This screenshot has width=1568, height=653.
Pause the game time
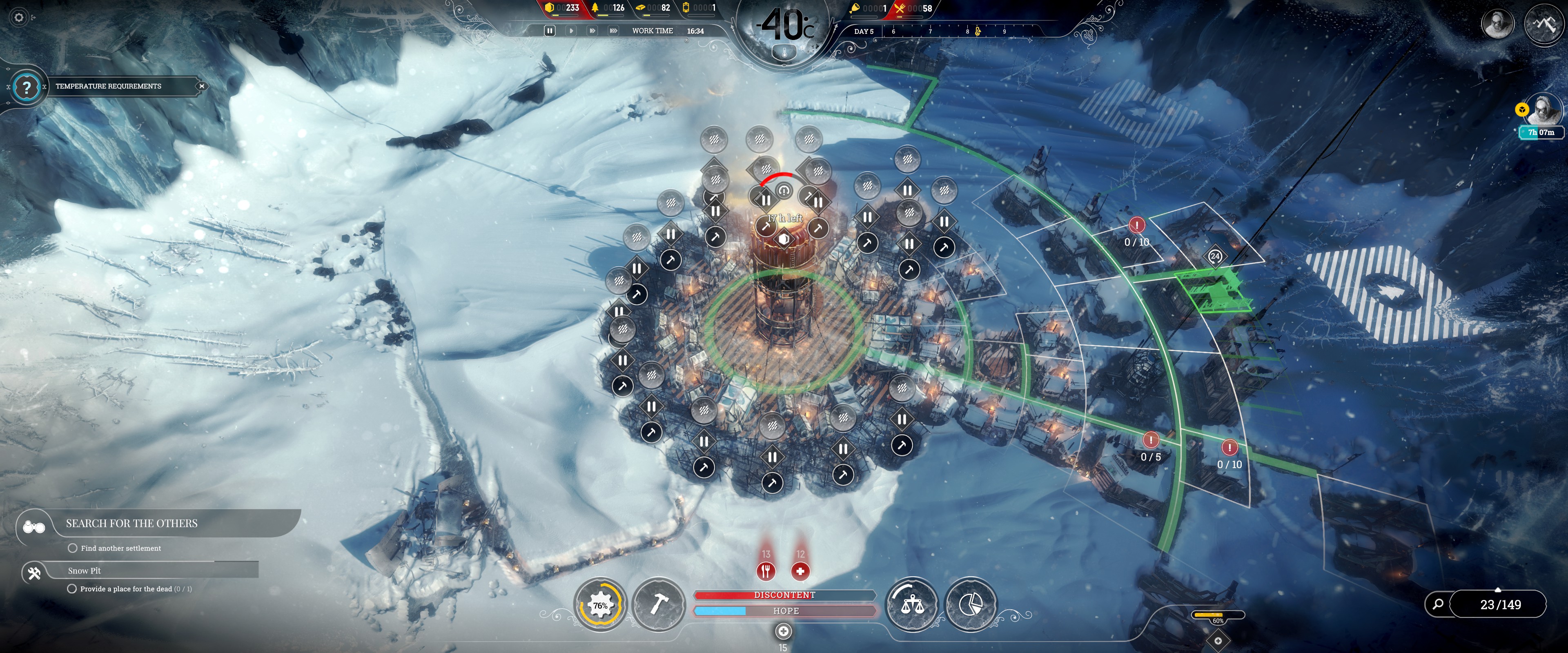[x=550, y=31]
